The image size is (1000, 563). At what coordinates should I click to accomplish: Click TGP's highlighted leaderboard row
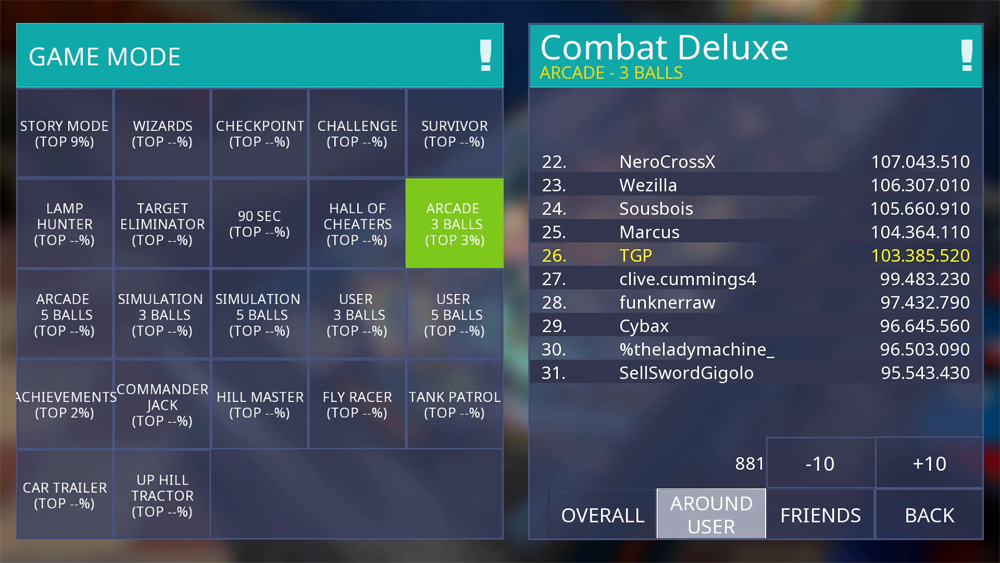pyautogui.click(x=755, y=256)
